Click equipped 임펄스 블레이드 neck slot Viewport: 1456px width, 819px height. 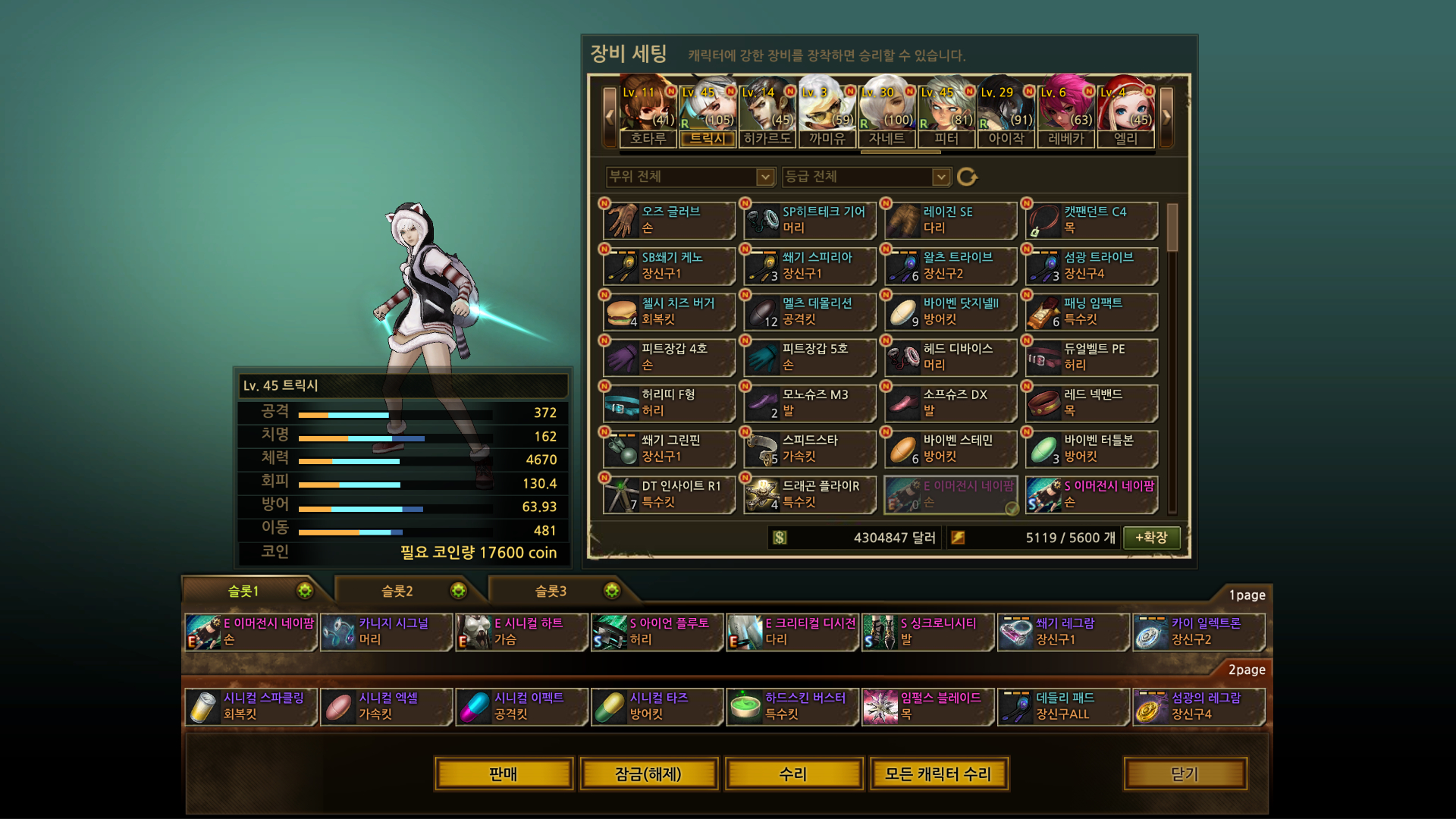(x=928, y=706)
